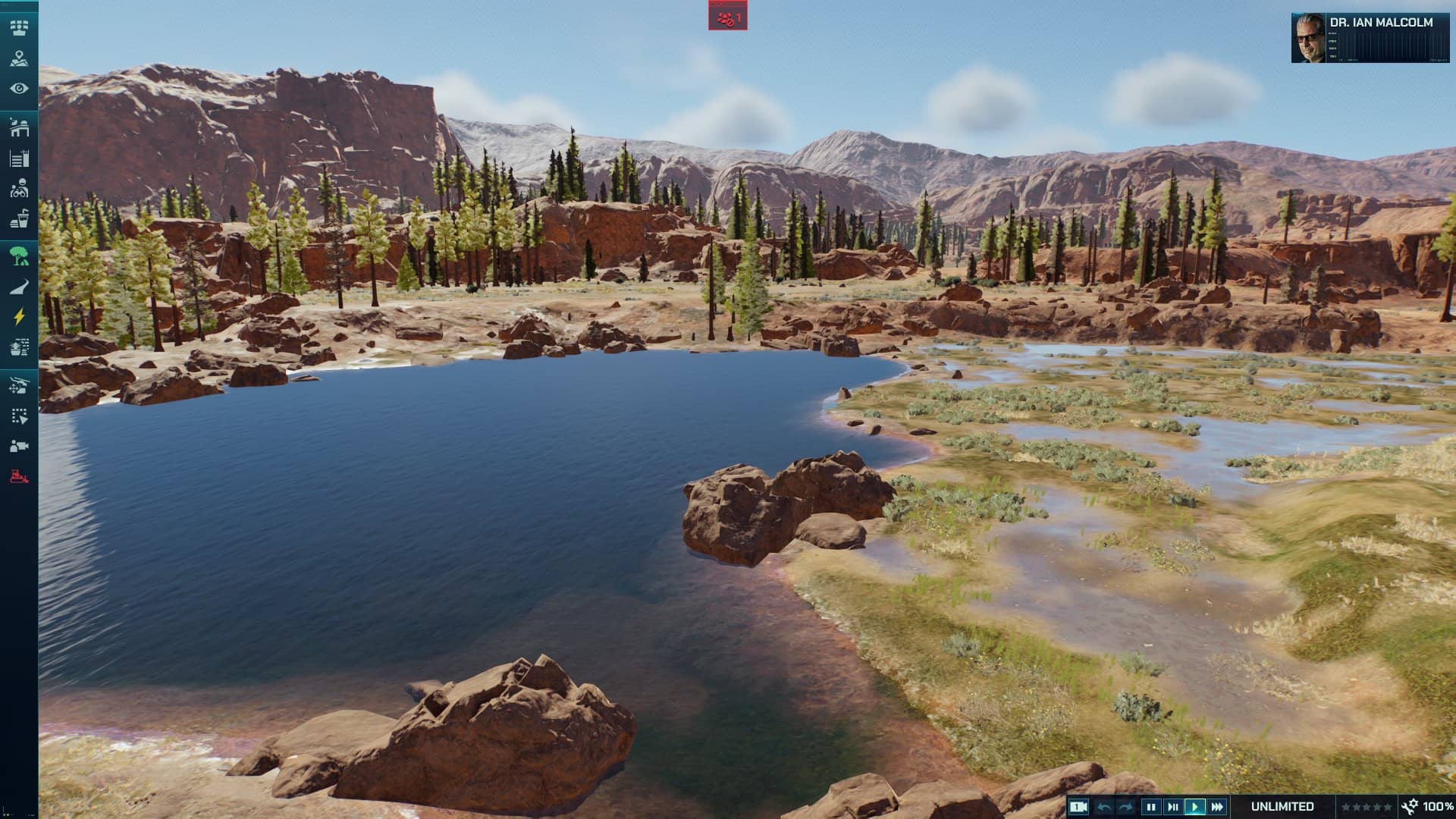Viewport: 1456px width, 819px height.
Task: Select the fences and enclosures tool
Action: [19, 158]
